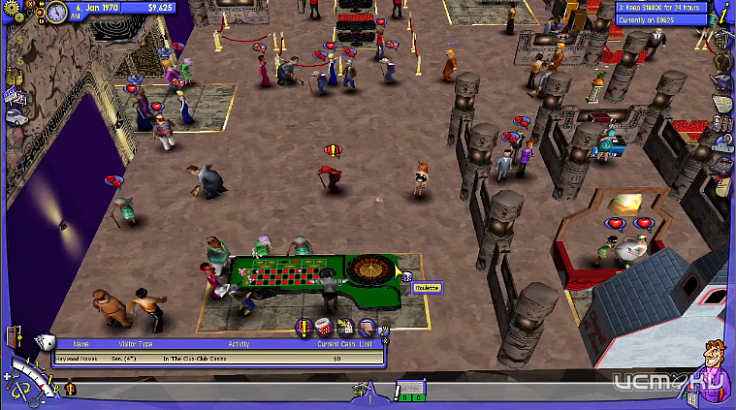Open the car transport icon
The image size is (736, 410).
click(15, 115)
